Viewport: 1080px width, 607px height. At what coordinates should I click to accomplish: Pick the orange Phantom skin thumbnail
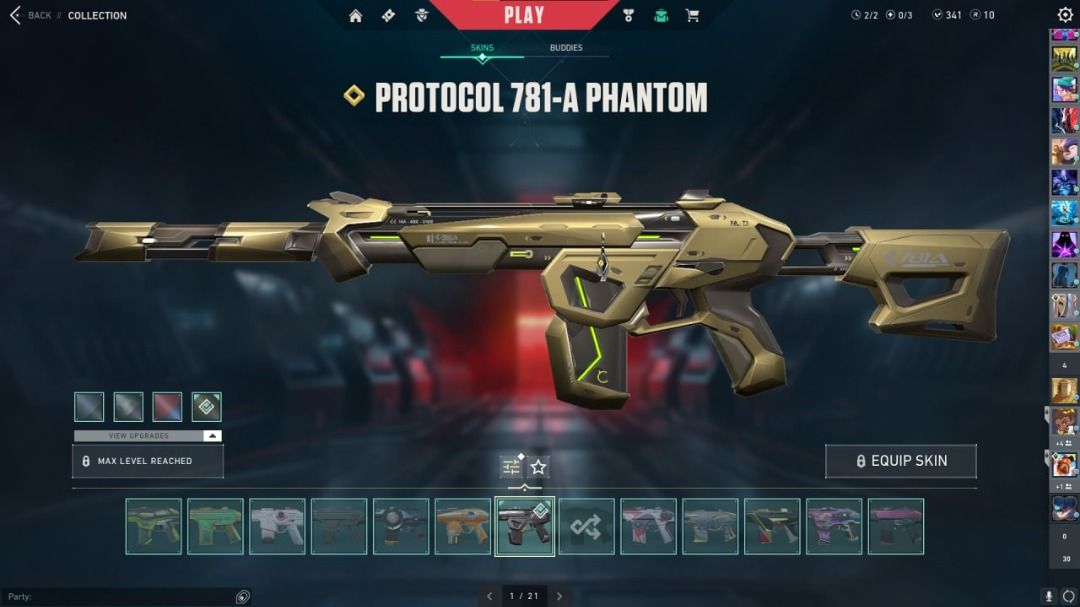(462, 527)
